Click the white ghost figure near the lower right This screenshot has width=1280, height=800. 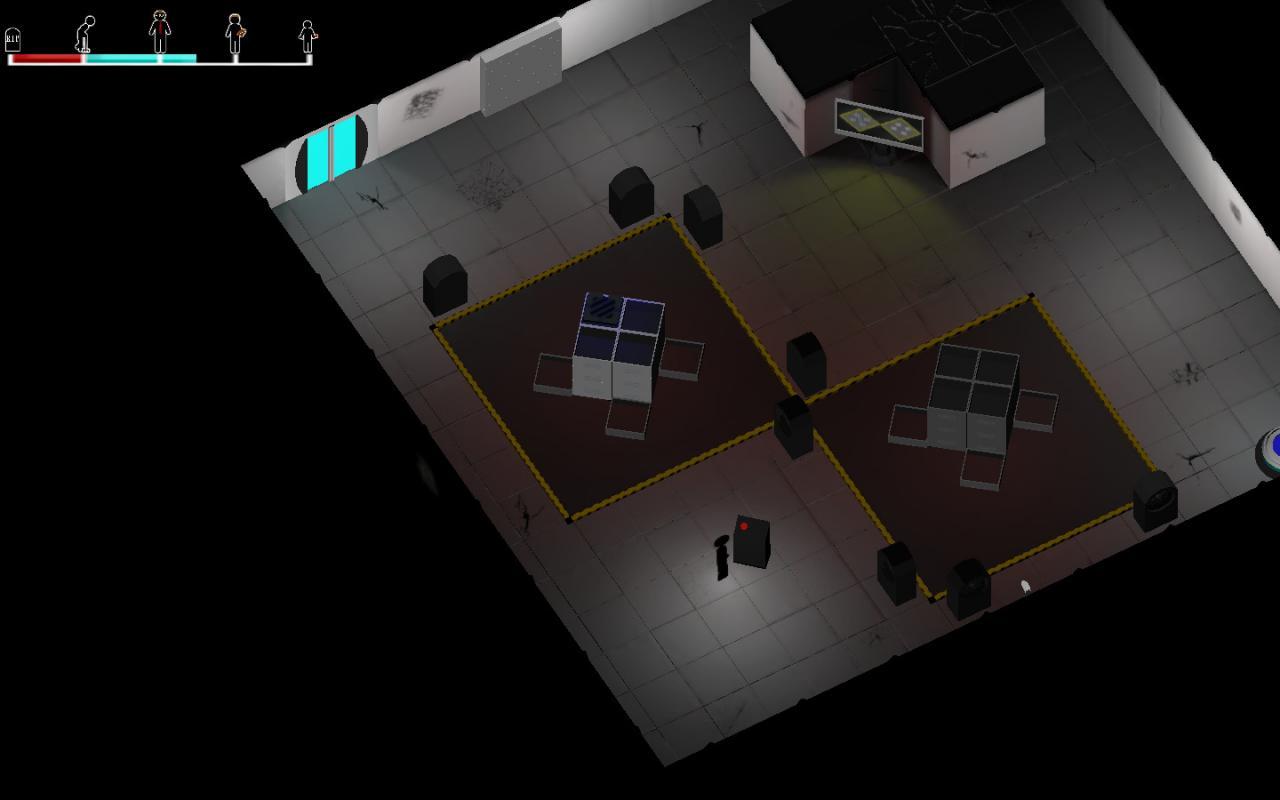click(x=1021, y=585)
